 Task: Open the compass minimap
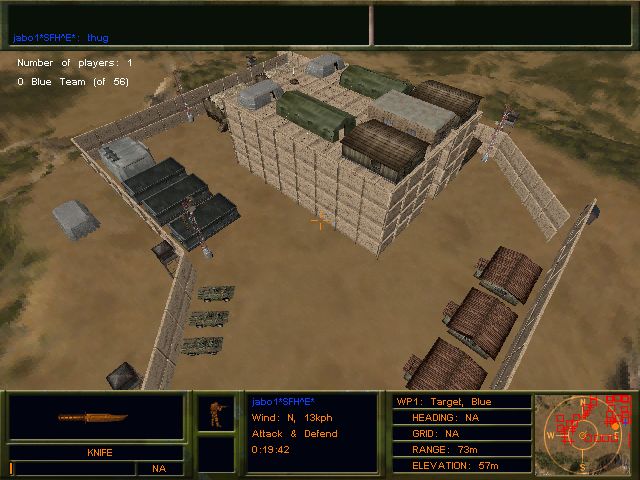click(x=584, y=433)
